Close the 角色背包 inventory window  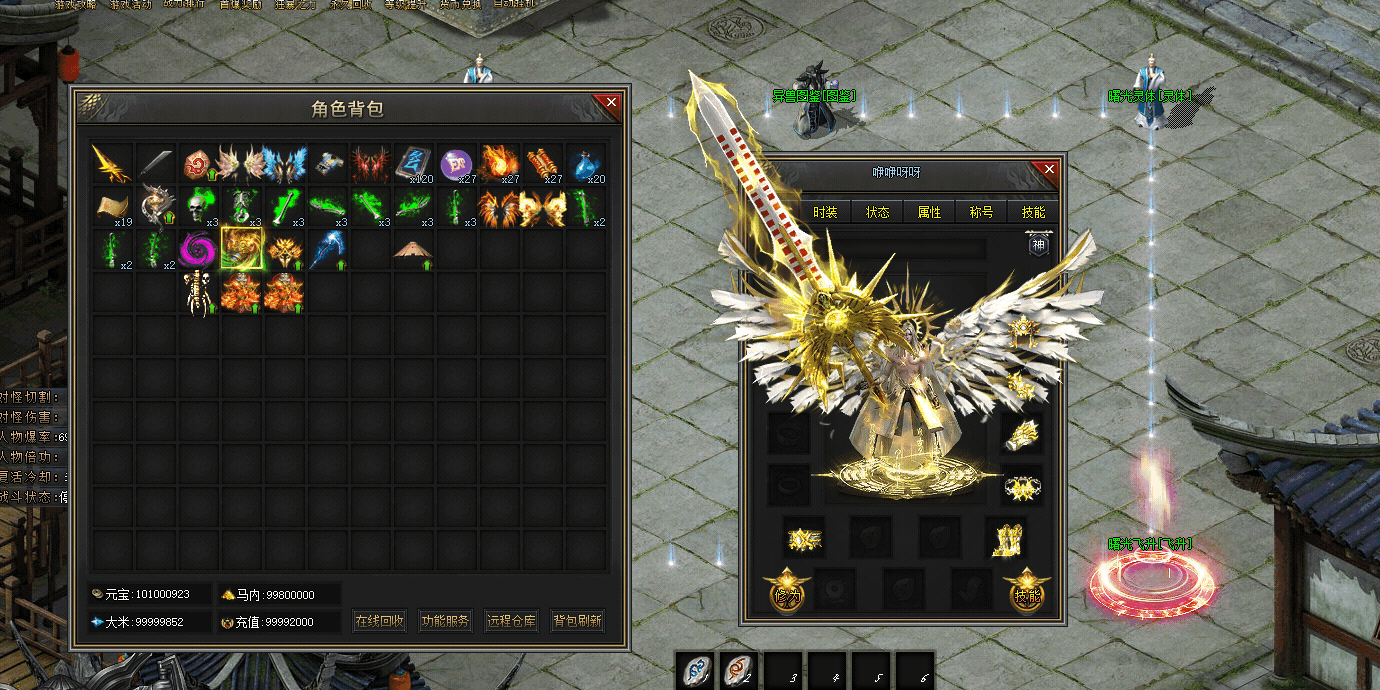pos(611,102)
